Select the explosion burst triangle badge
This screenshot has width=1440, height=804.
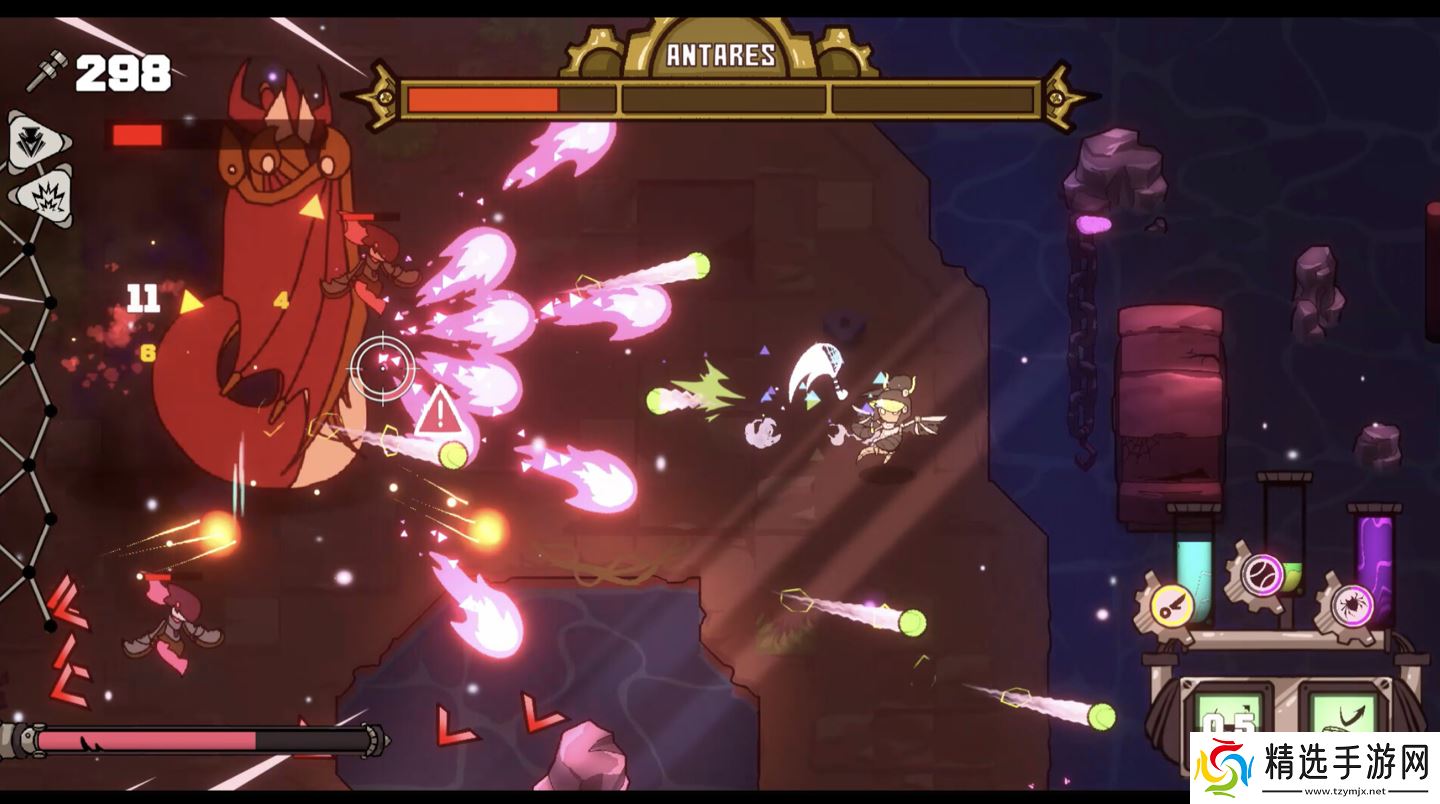click(x=44, y=196)
